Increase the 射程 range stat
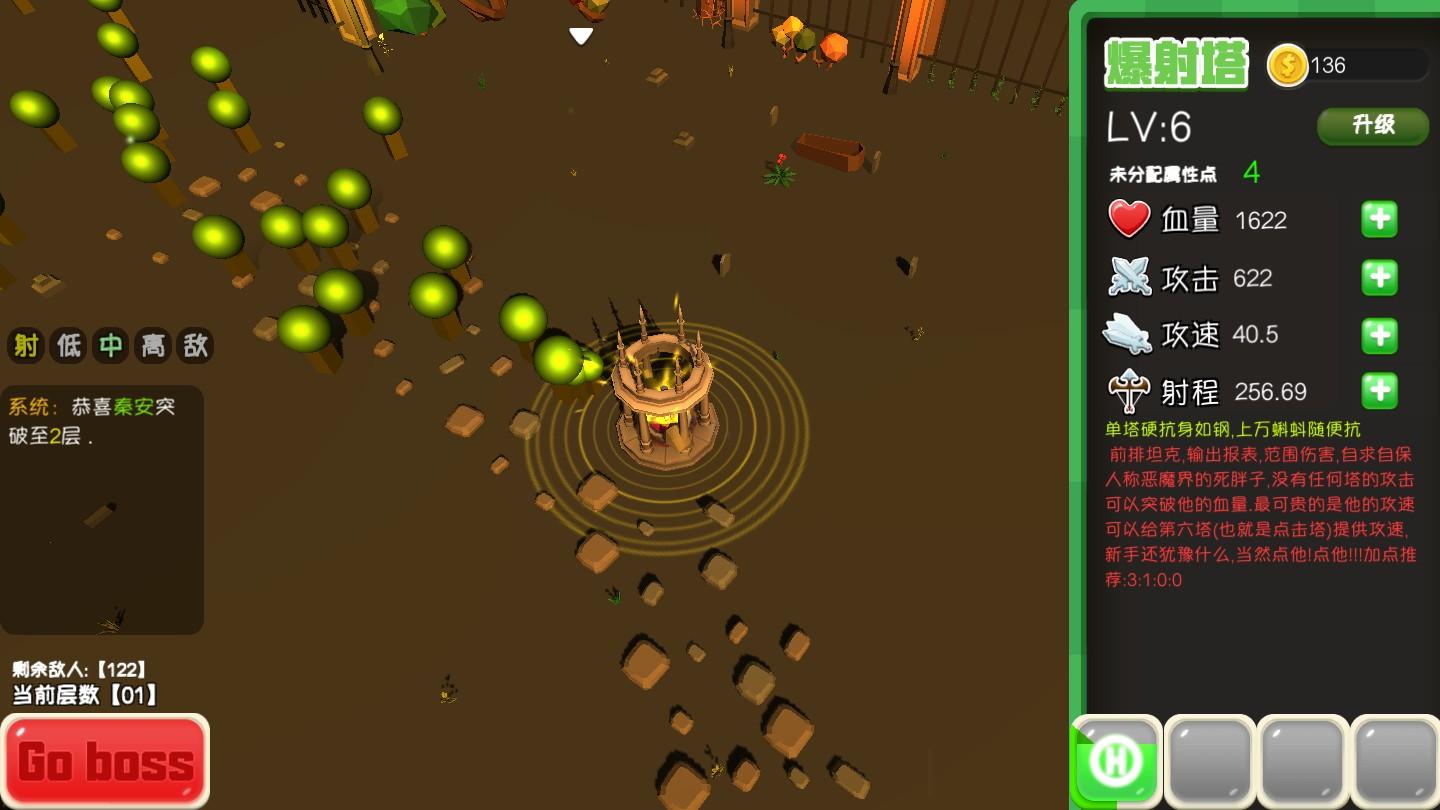Image resolution: width=1440 pixels, height=810 pixels. (1379, 391)
